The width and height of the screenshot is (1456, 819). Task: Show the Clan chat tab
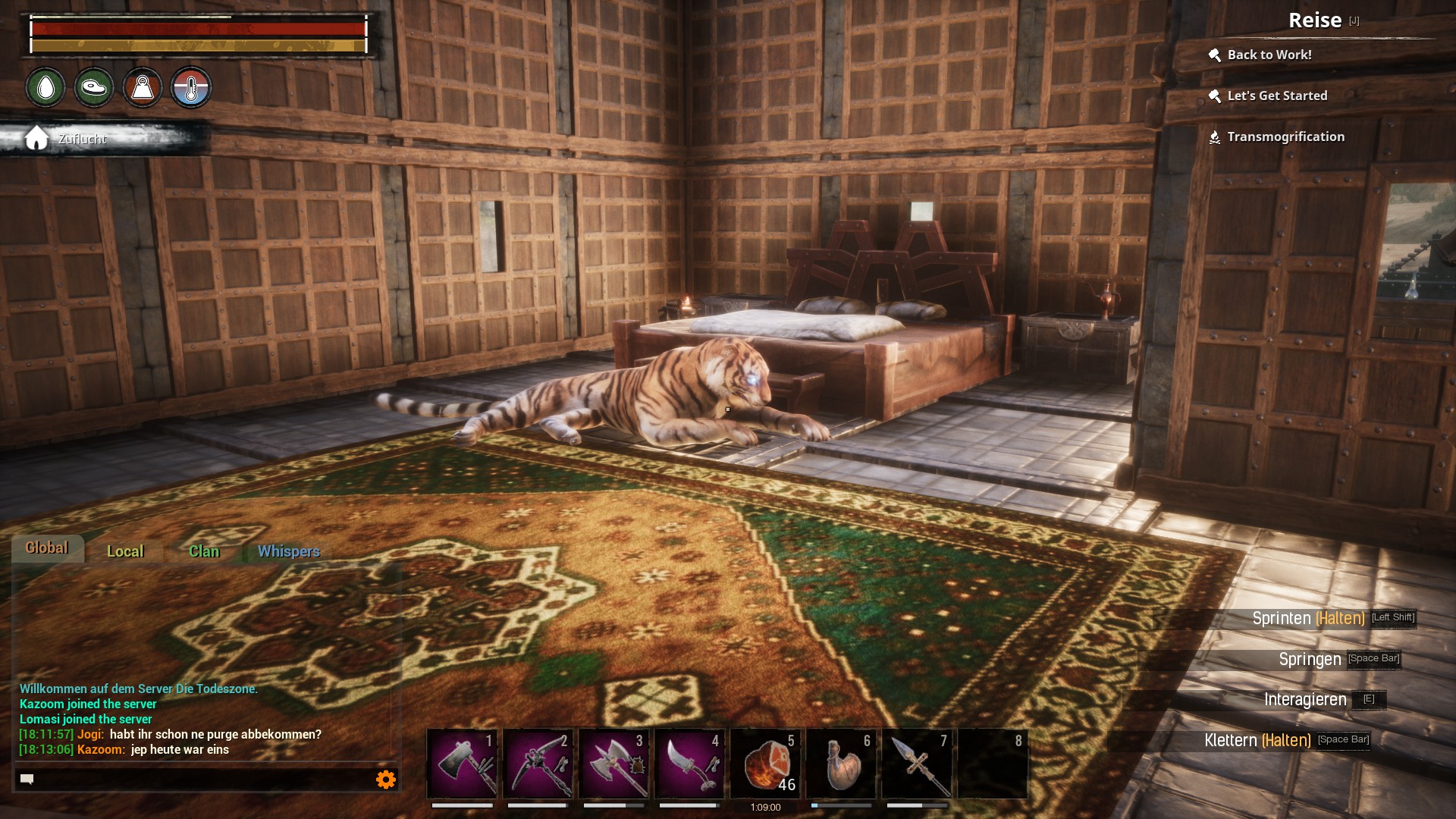(204, 551)
